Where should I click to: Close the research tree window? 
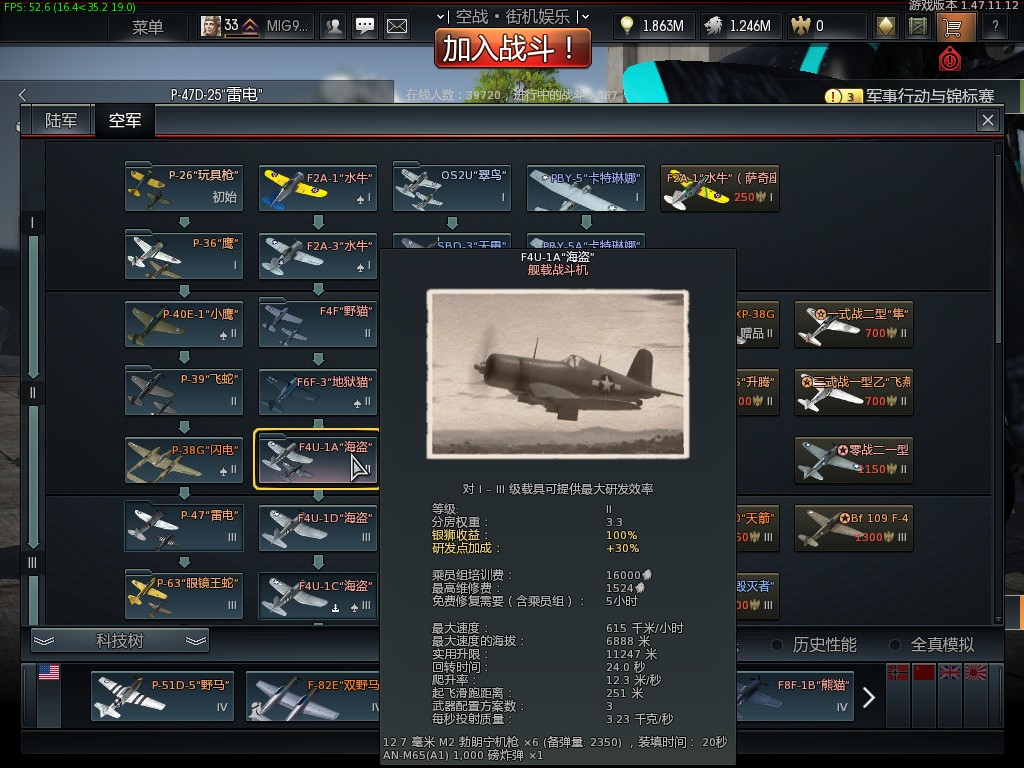point(988,120)
